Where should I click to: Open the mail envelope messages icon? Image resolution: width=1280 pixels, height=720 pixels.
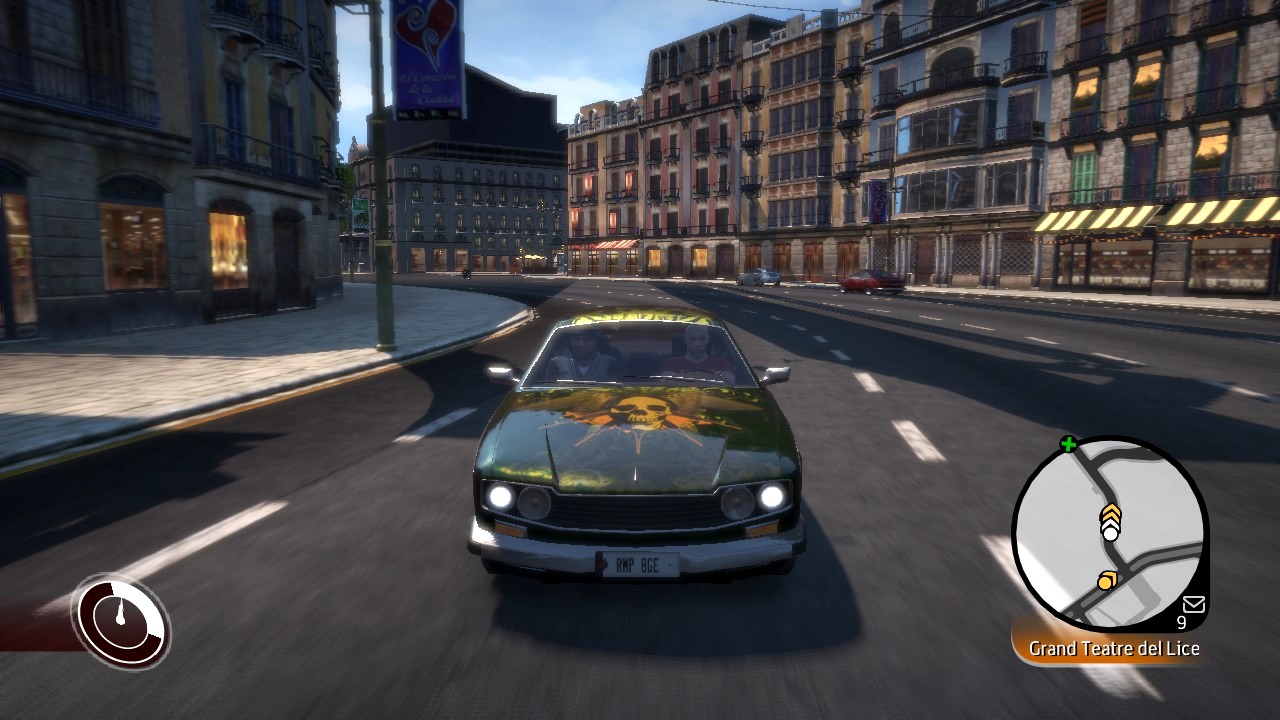point(1193,603)
